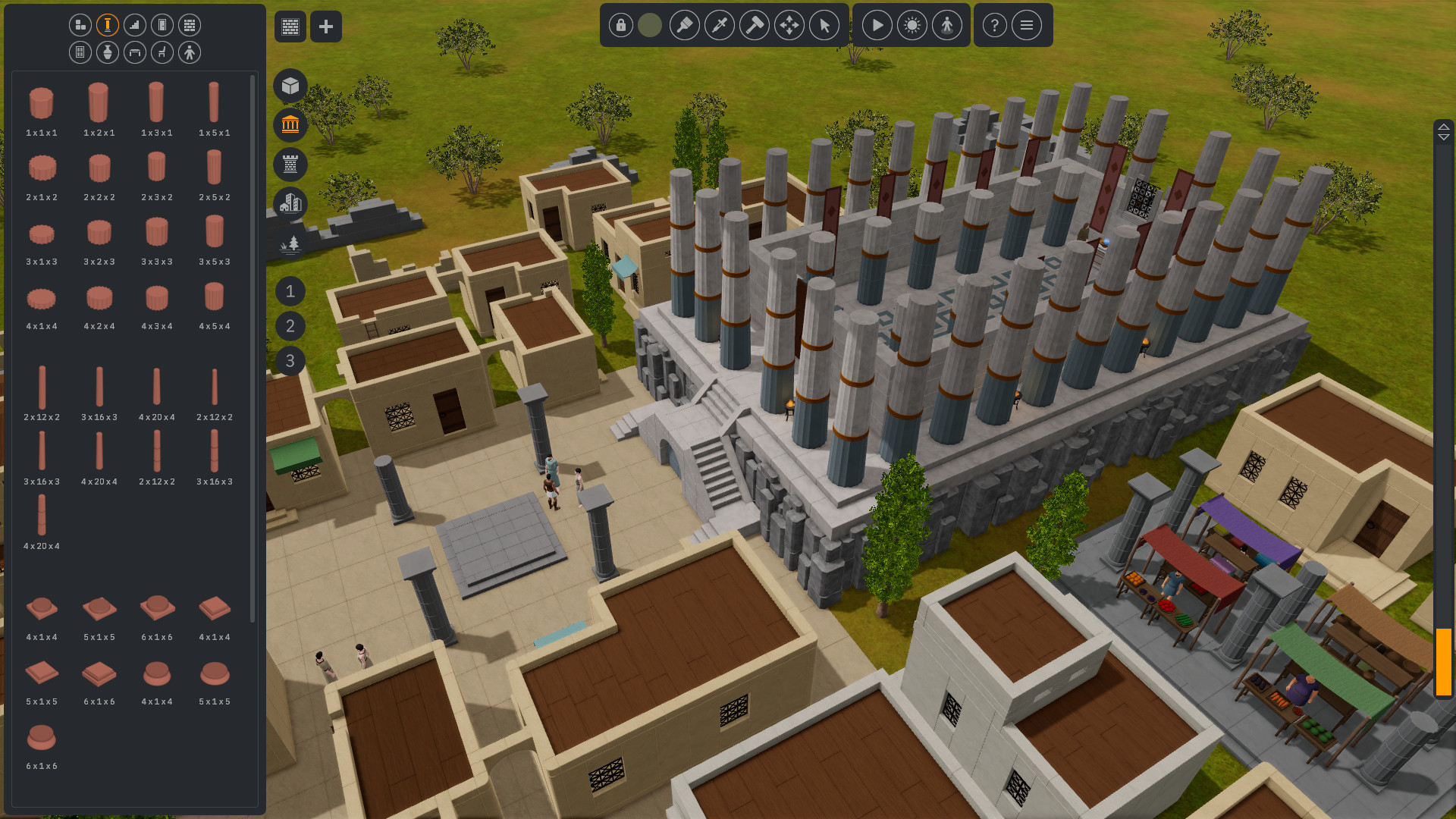This screenshot has height=819, width=1456.
Task: Select the hammer build tool
Action: (x=755, y=25)
